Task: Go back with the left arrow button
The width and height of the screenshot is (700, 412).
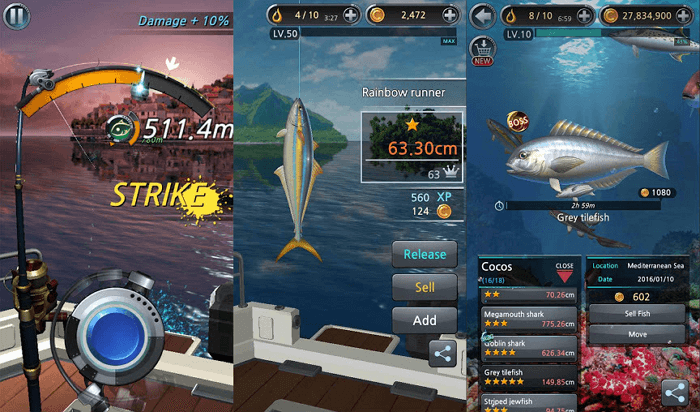Action: (484, 16)
